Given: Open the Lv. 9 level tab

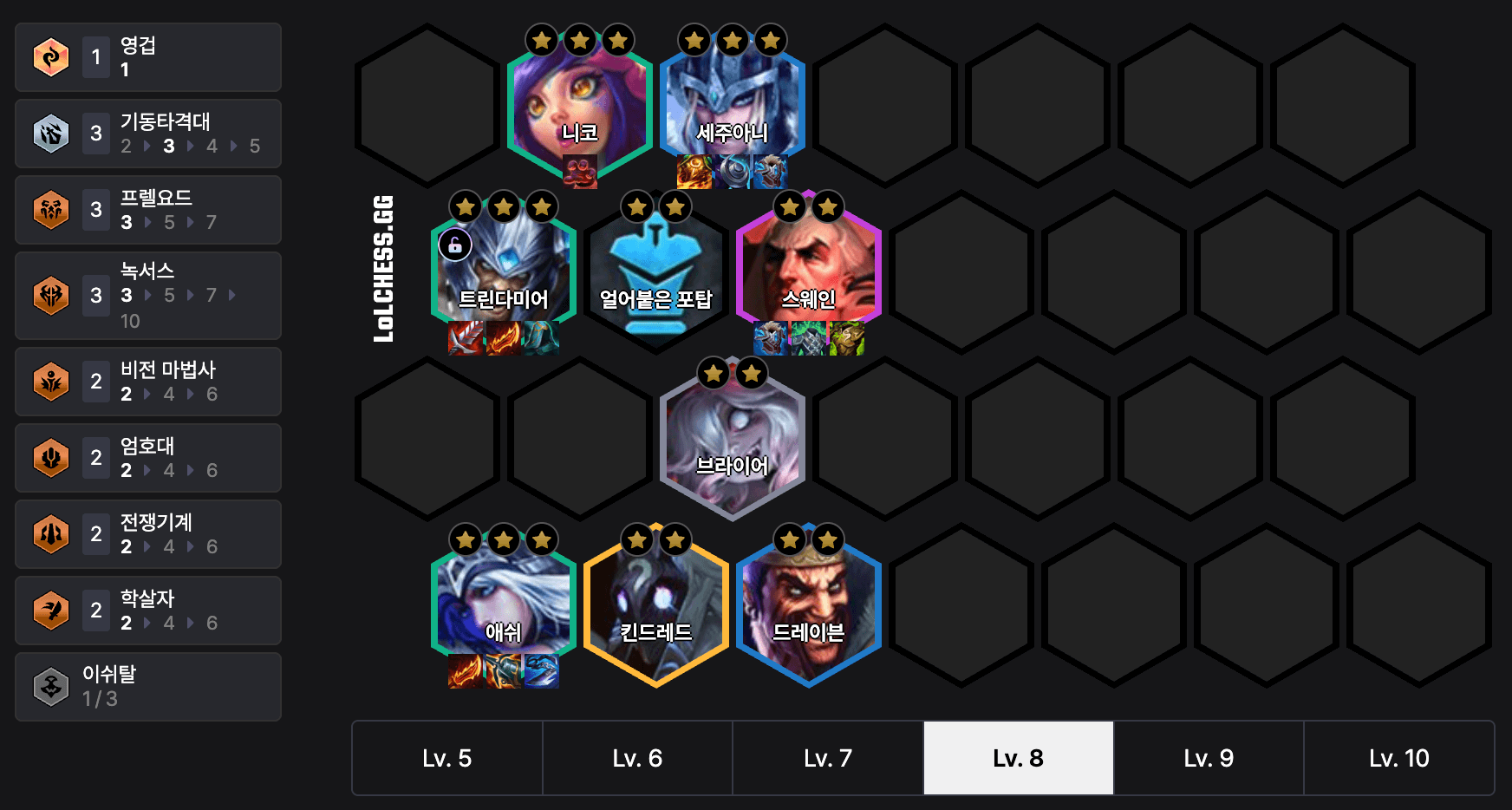Looking at the screenshot, I should click(1209, 757).
